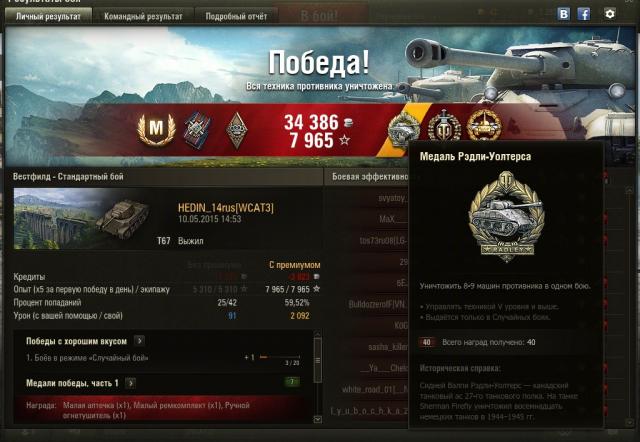The height and width of the screenshot is (442, 640).
Task: Pick the white_road_01 player row
Action: [x=376, y=389]
